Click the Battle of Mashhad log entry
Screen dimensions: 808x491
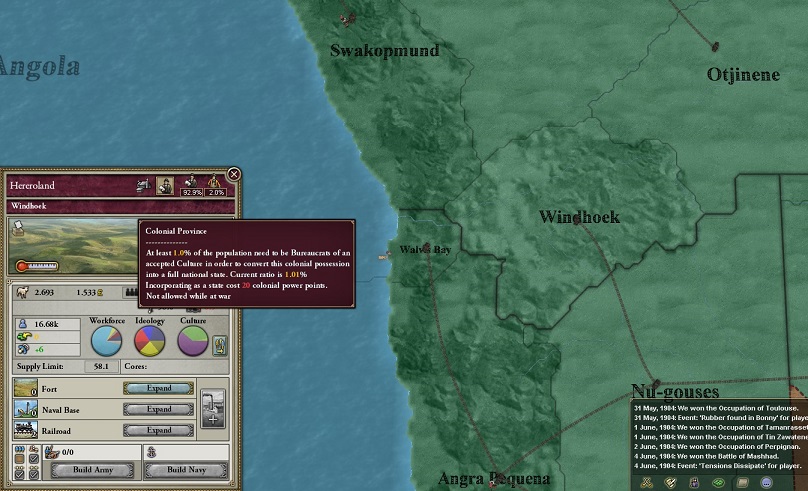pyautogui.click(x=712, y=455)
